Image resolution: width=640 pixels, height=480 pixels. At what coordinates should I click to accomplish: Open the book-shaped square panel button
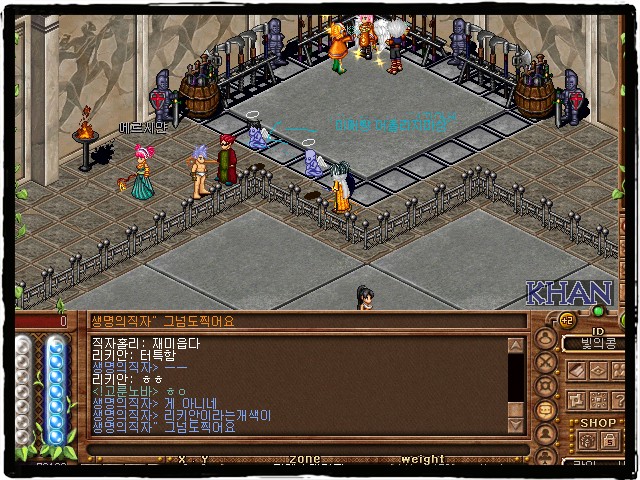[x=576, y=372]
